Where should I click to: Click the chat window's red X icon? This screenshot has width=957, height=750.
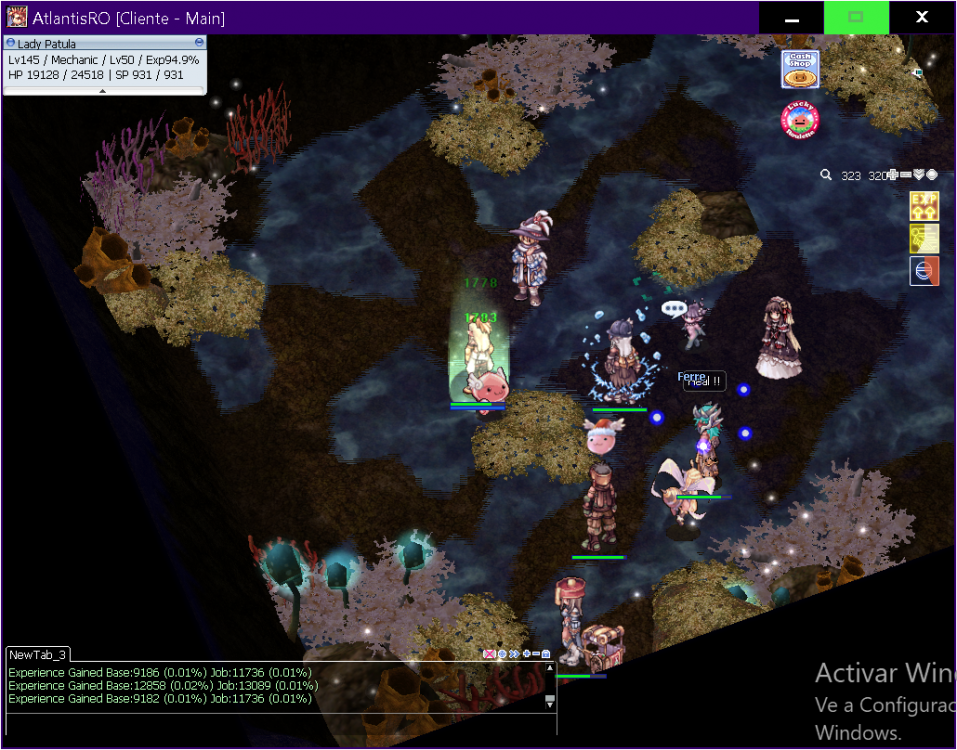(489, 654)
